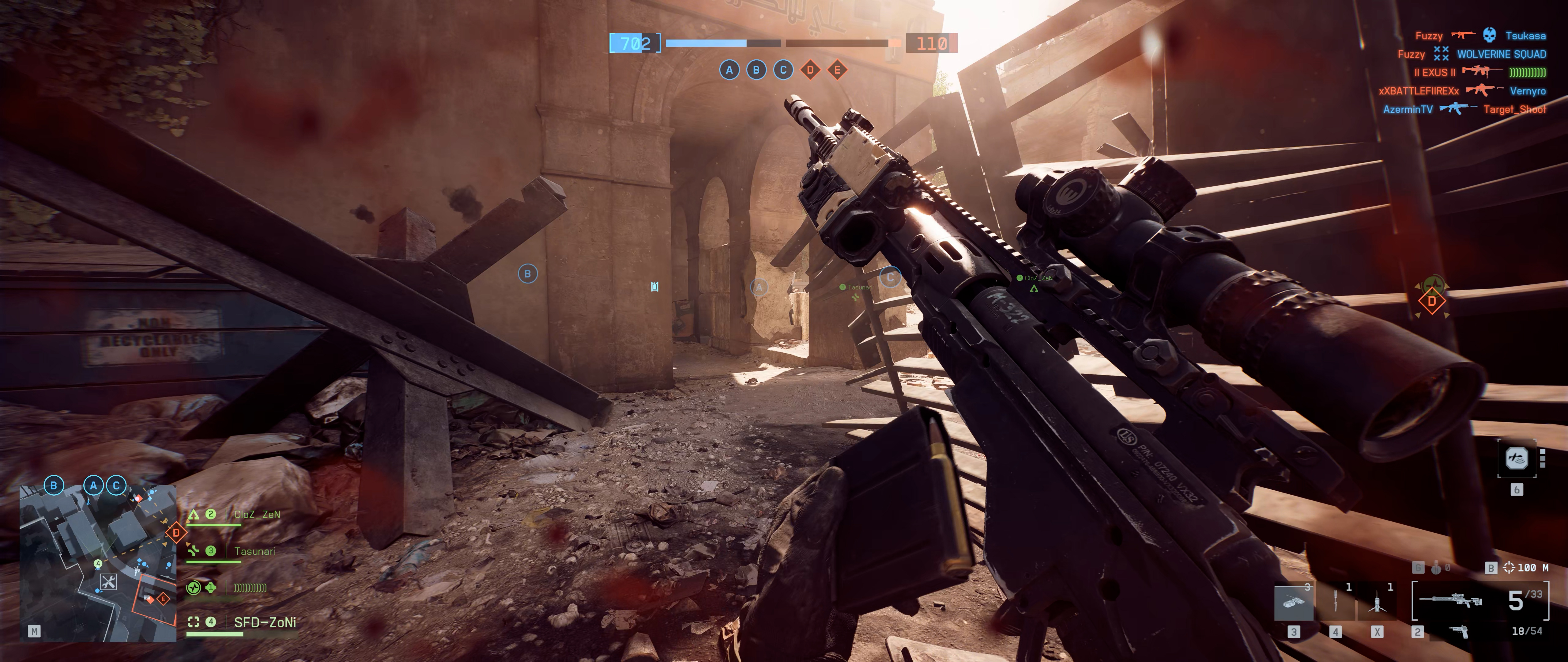Image resolution: width=1568 pixels, height=662 pixels.
Task: Select objective A in the top capture bar
Action: tap(729, 70)
